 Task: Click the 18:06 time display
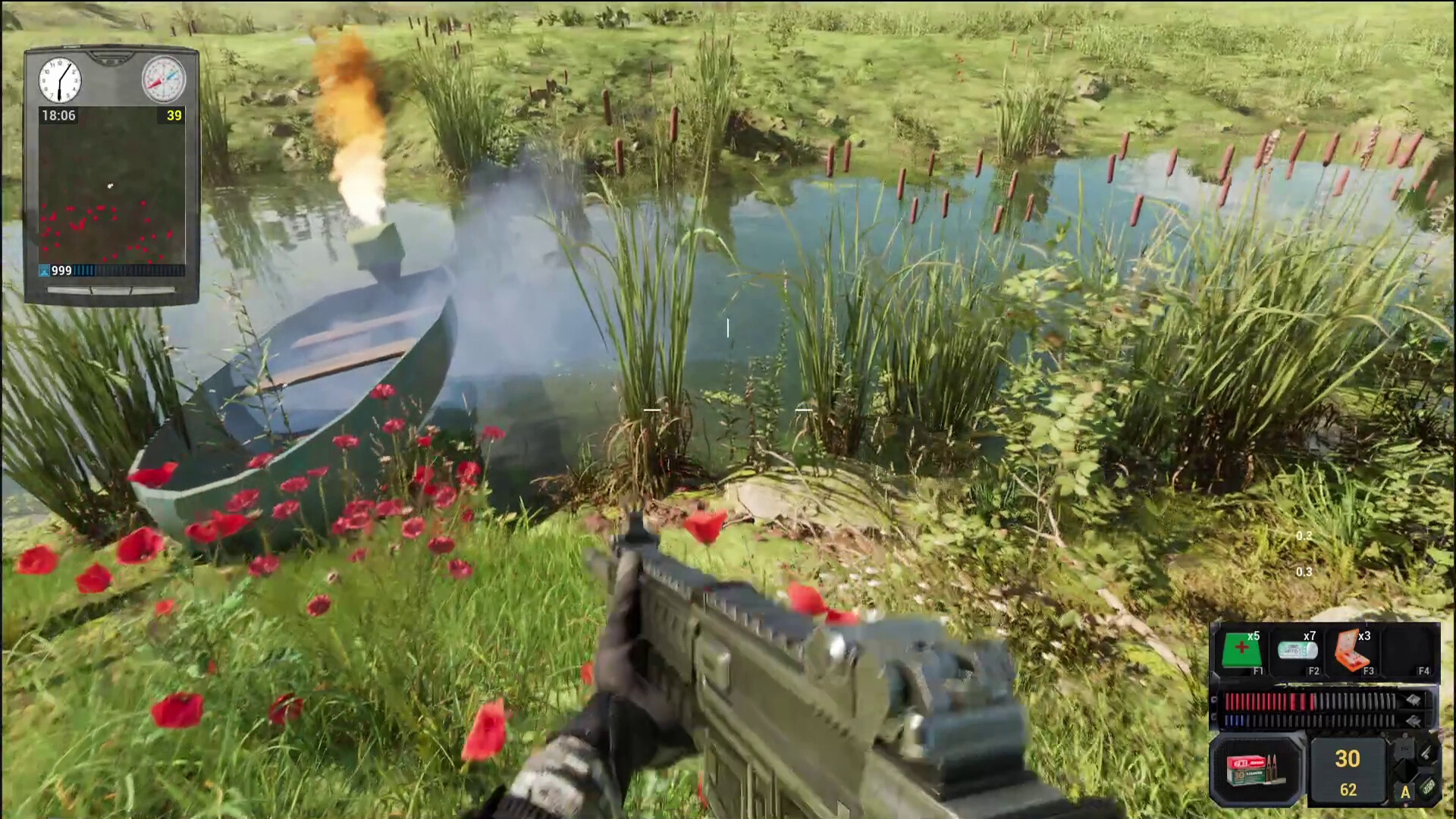tap(59, 115)
